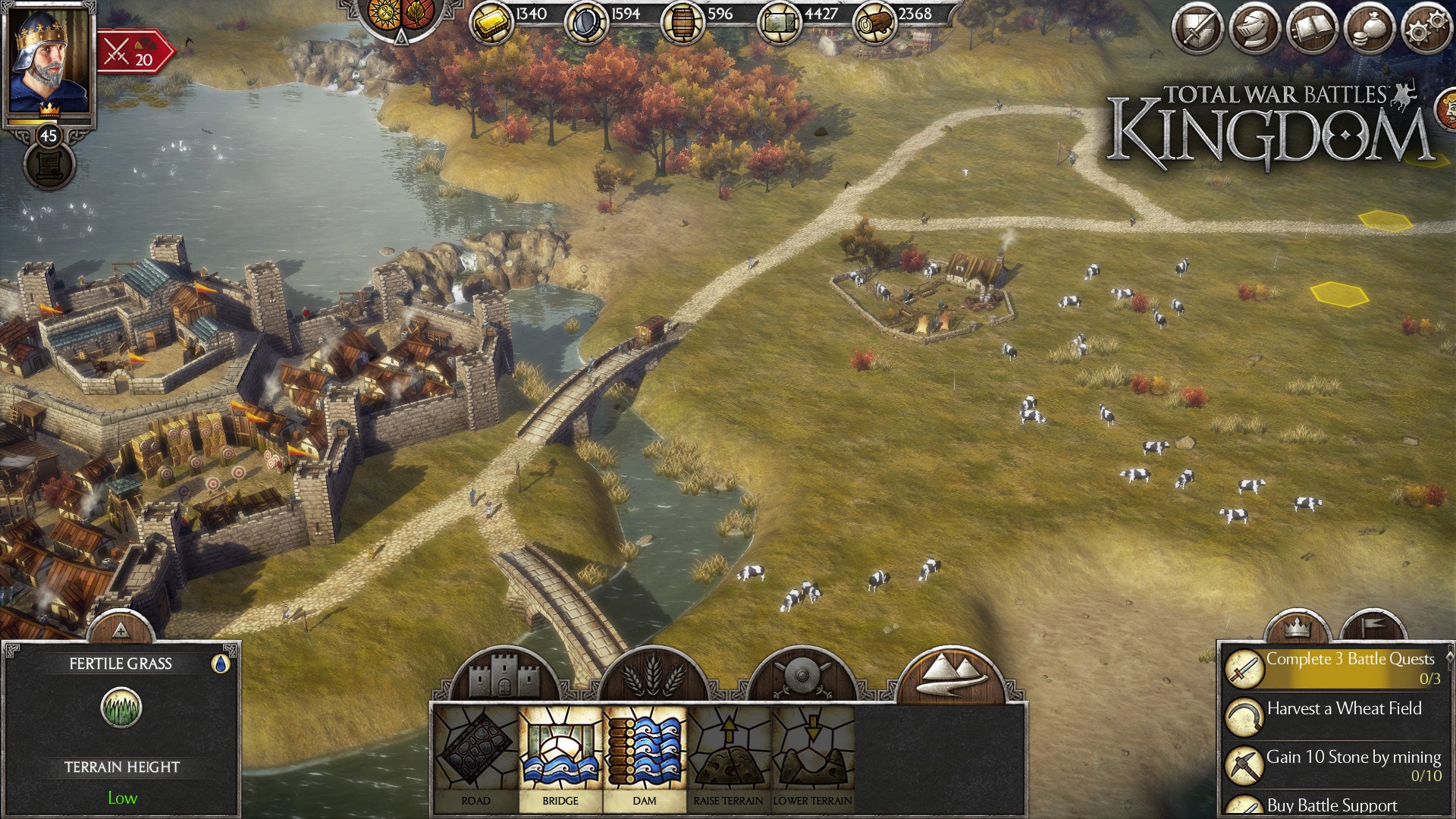Click the king portrait

49,61
